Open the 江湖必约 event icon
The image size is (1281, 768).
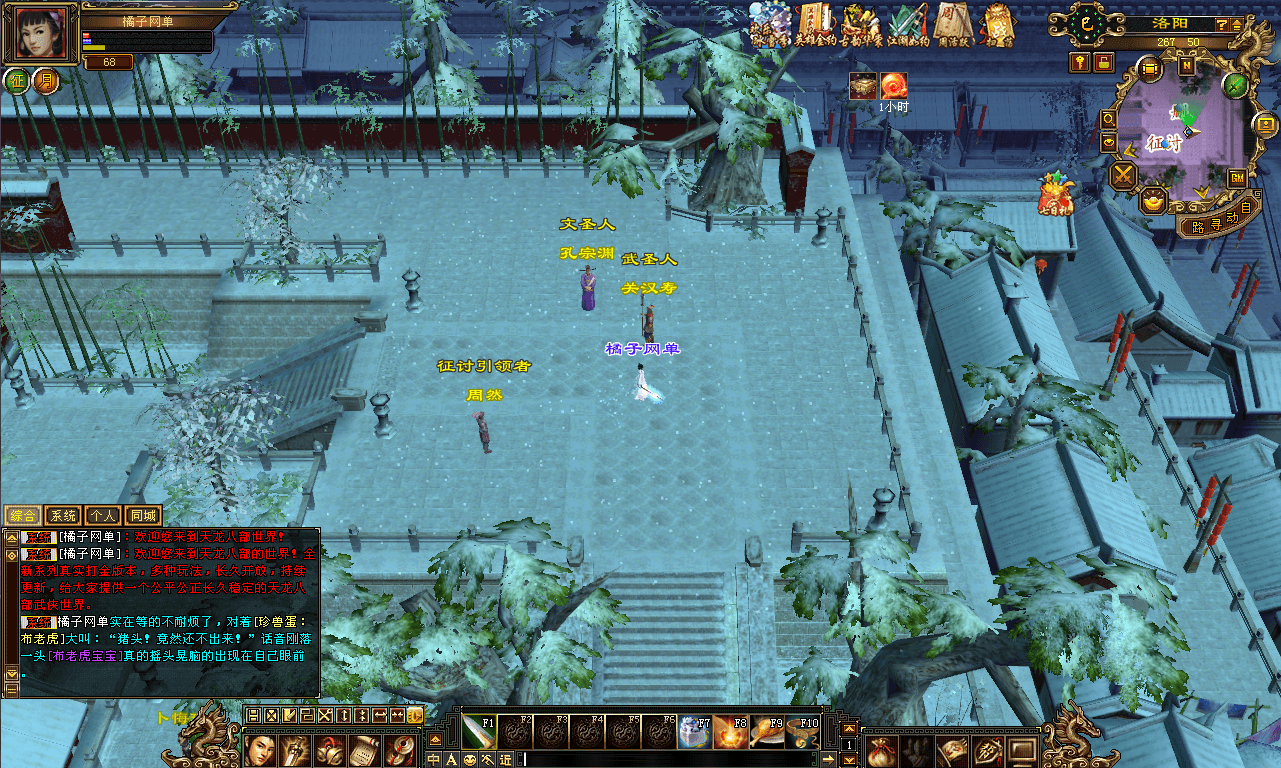[x=908, y=25]
